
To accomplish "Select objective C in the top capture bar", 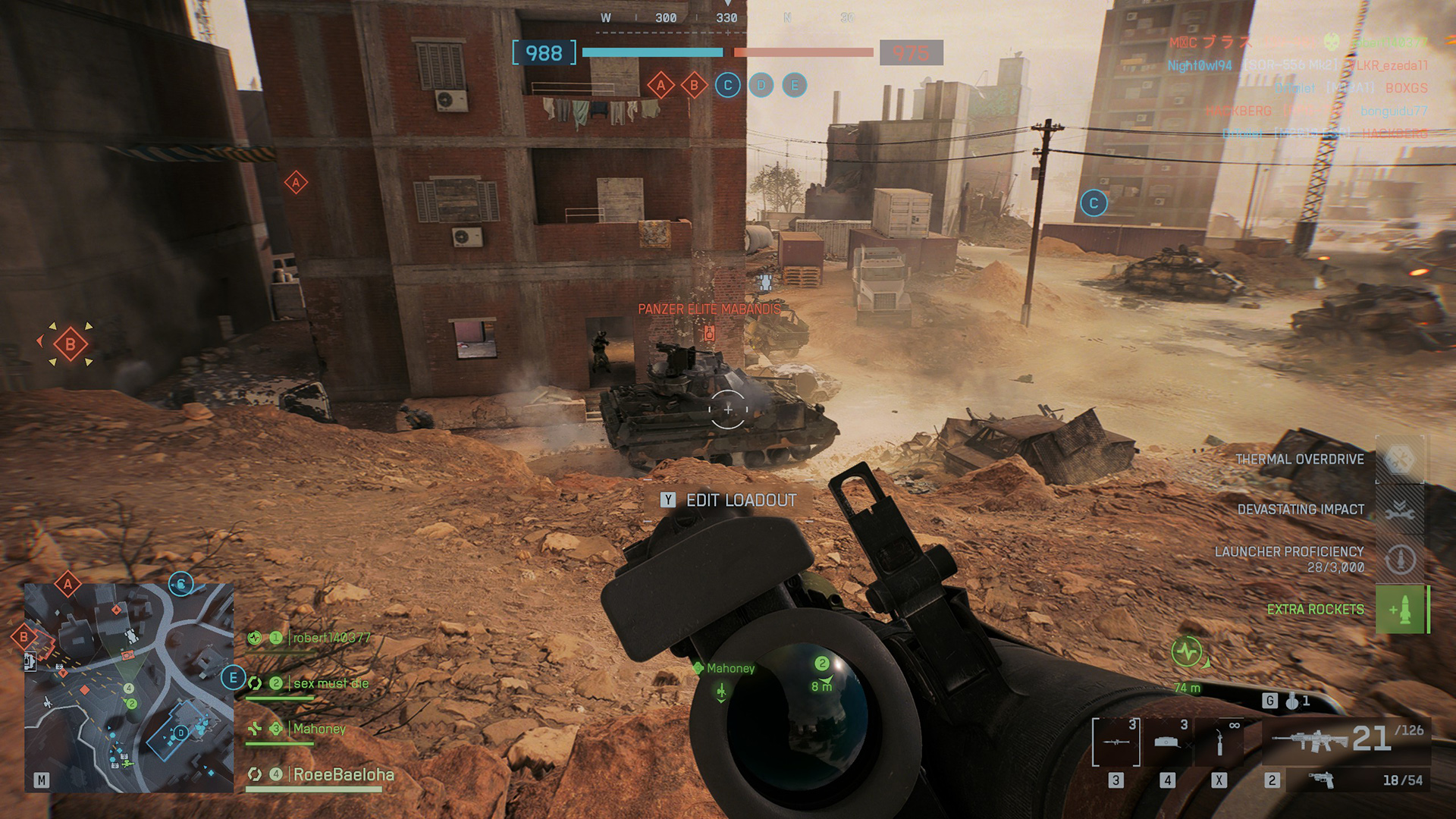I will tap(728, 85).
